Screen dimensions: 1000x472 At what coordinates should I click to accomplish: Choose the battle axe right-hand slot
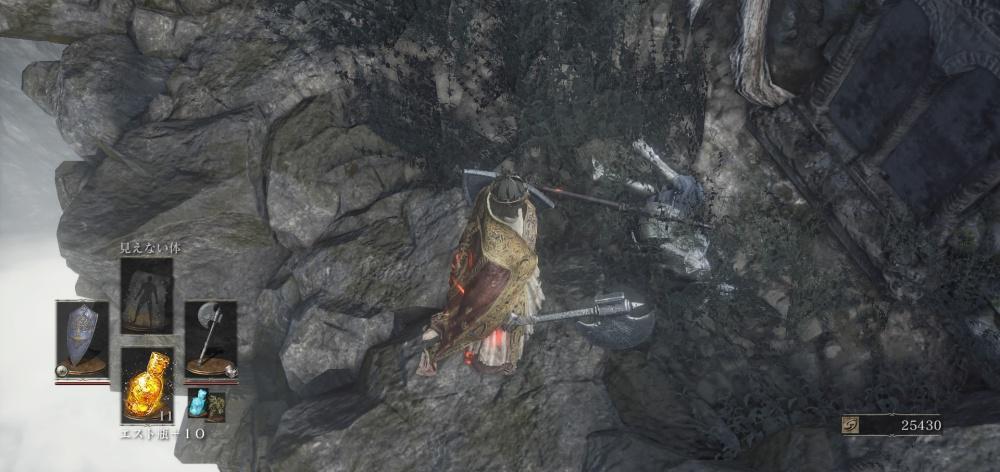tap(211, 338)
